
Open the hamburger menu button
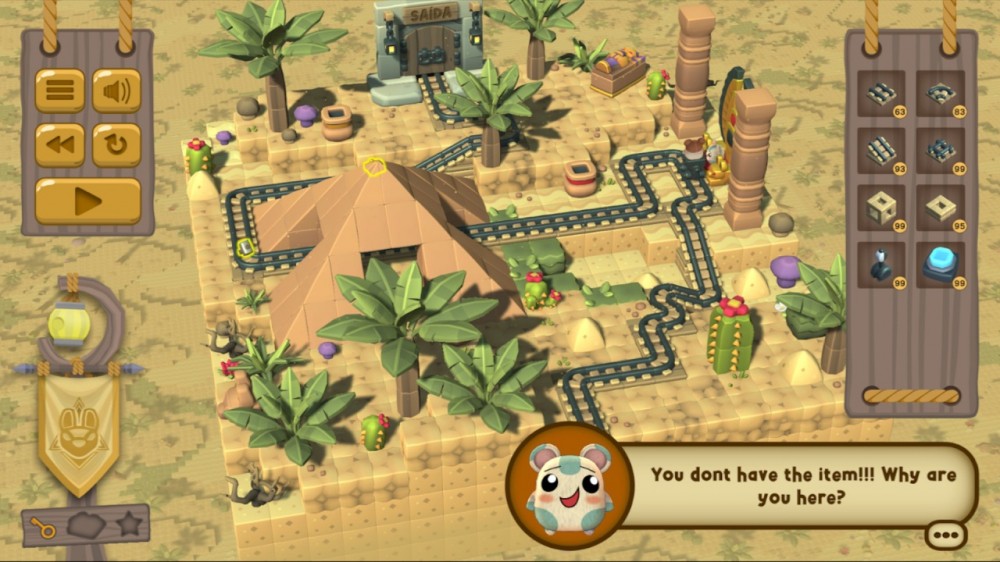click(60, 91)
